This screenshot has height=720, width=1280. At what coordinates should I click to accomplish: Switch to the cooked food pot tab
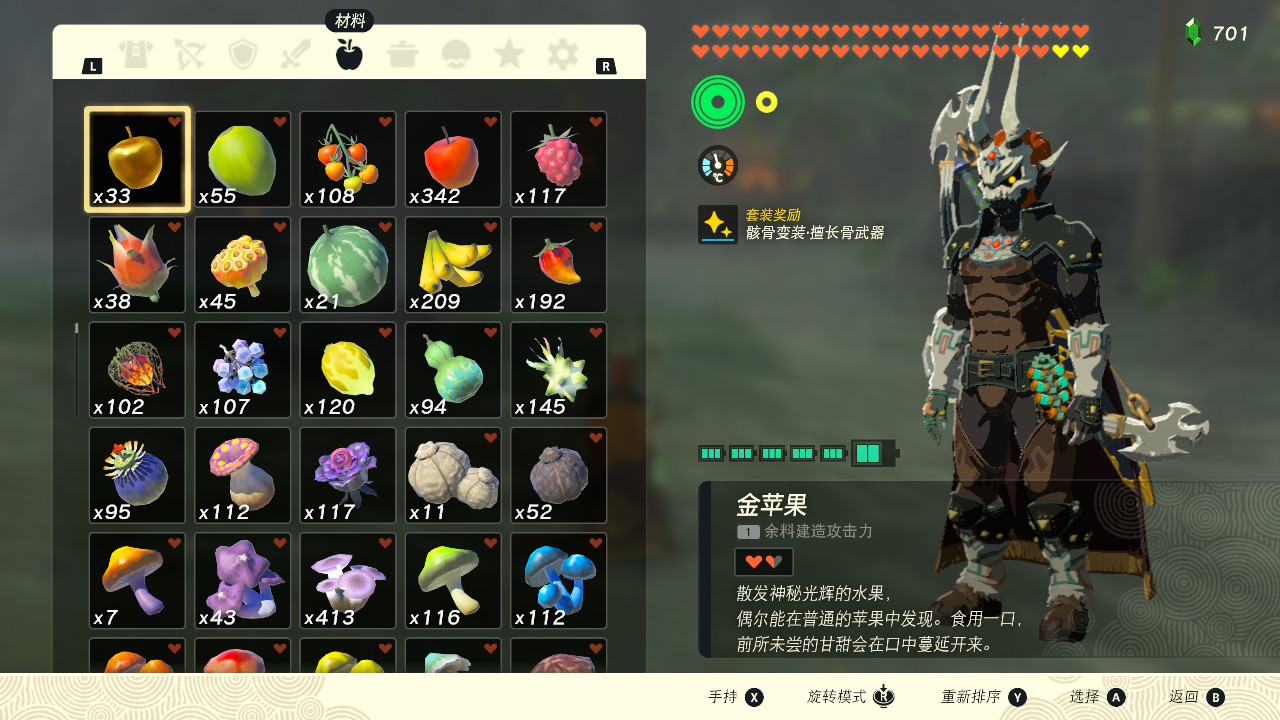[x=402, y=54]
